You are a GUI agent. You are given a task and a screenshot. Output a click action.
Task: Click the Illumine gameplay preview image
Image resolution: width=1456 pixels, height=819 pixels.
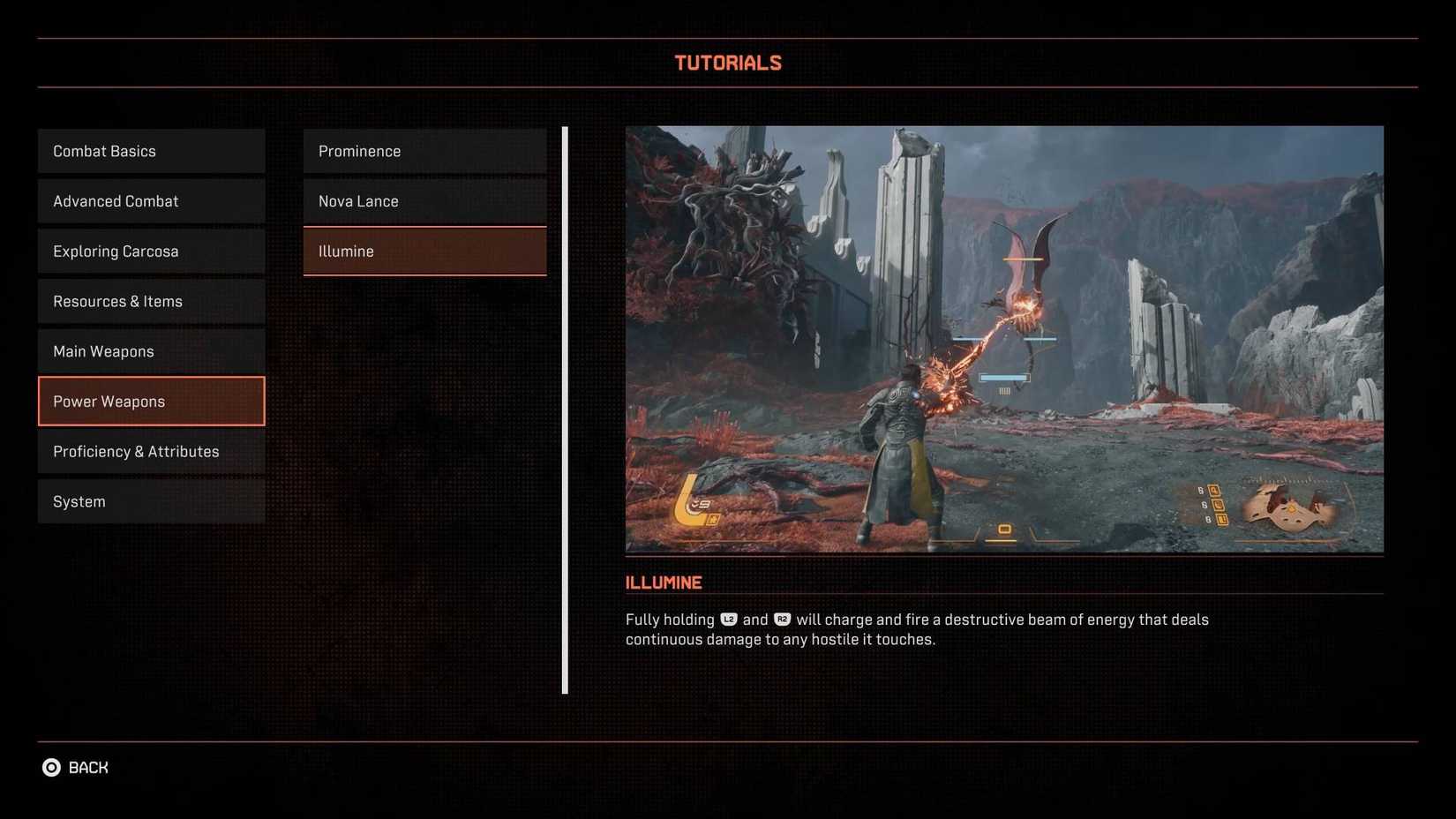[1004, 339]
